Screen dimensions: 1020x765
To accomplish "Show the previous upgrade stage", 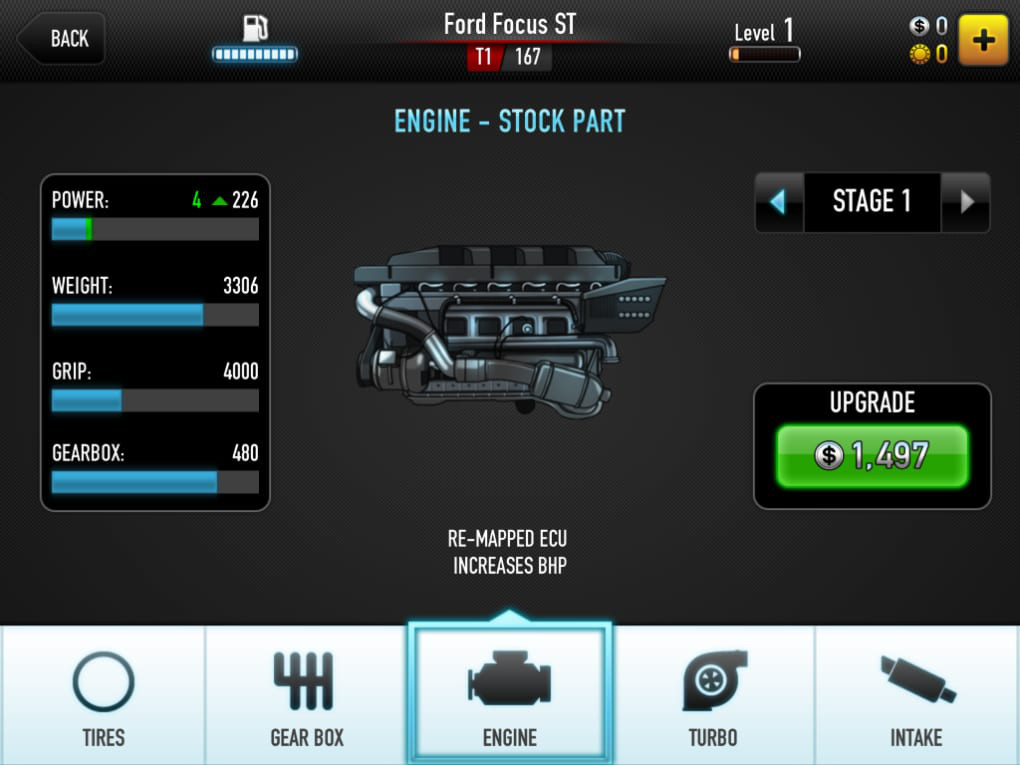I will tap(779, 202).
